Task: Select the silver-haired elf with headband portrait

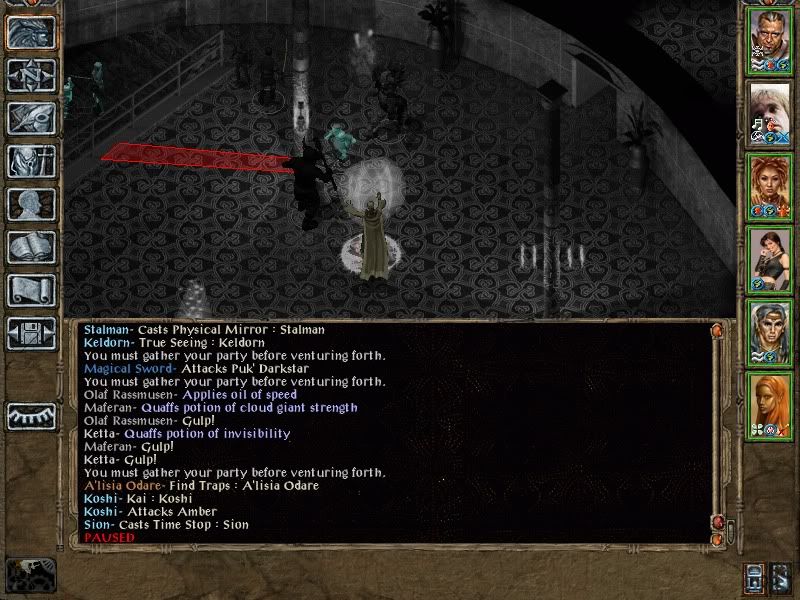Action: coord(770,330)
